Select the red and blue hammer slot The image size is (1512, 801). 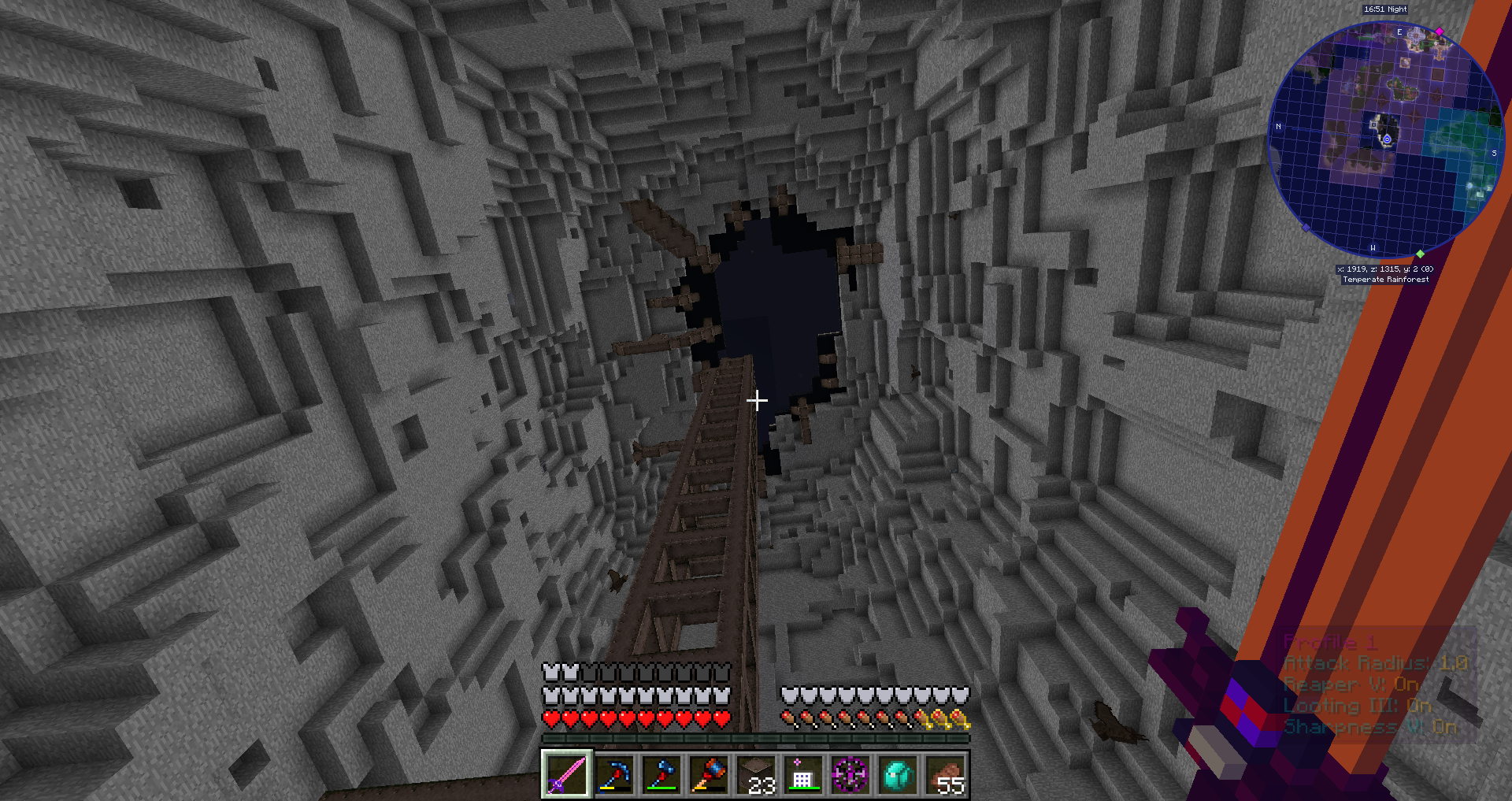coord(708,774)
